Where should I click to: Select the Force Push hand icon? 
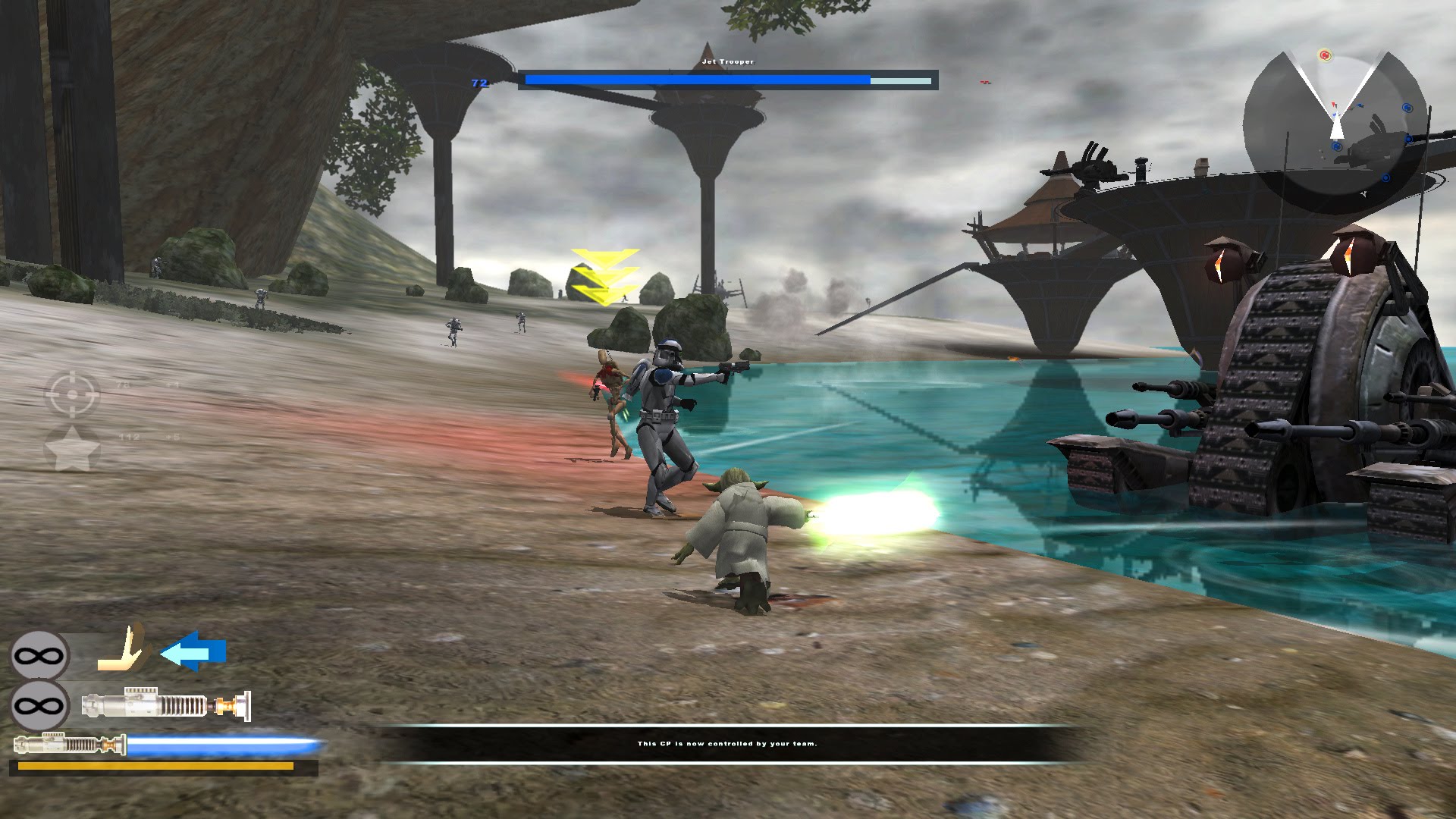[x=123, y=651]
